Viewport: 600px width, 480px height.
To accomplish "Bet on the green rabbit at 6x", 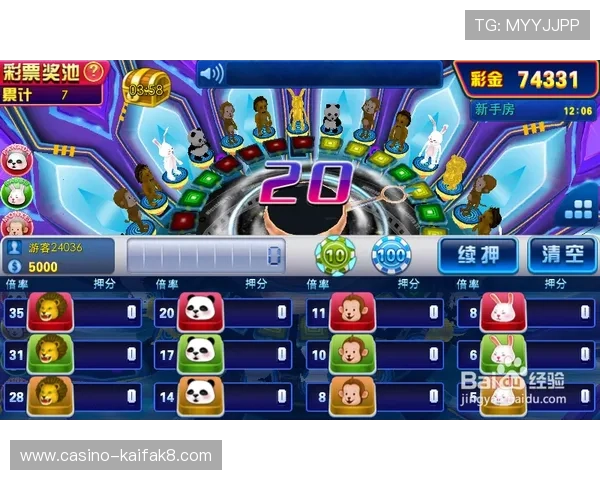I will tap(502, 353).
